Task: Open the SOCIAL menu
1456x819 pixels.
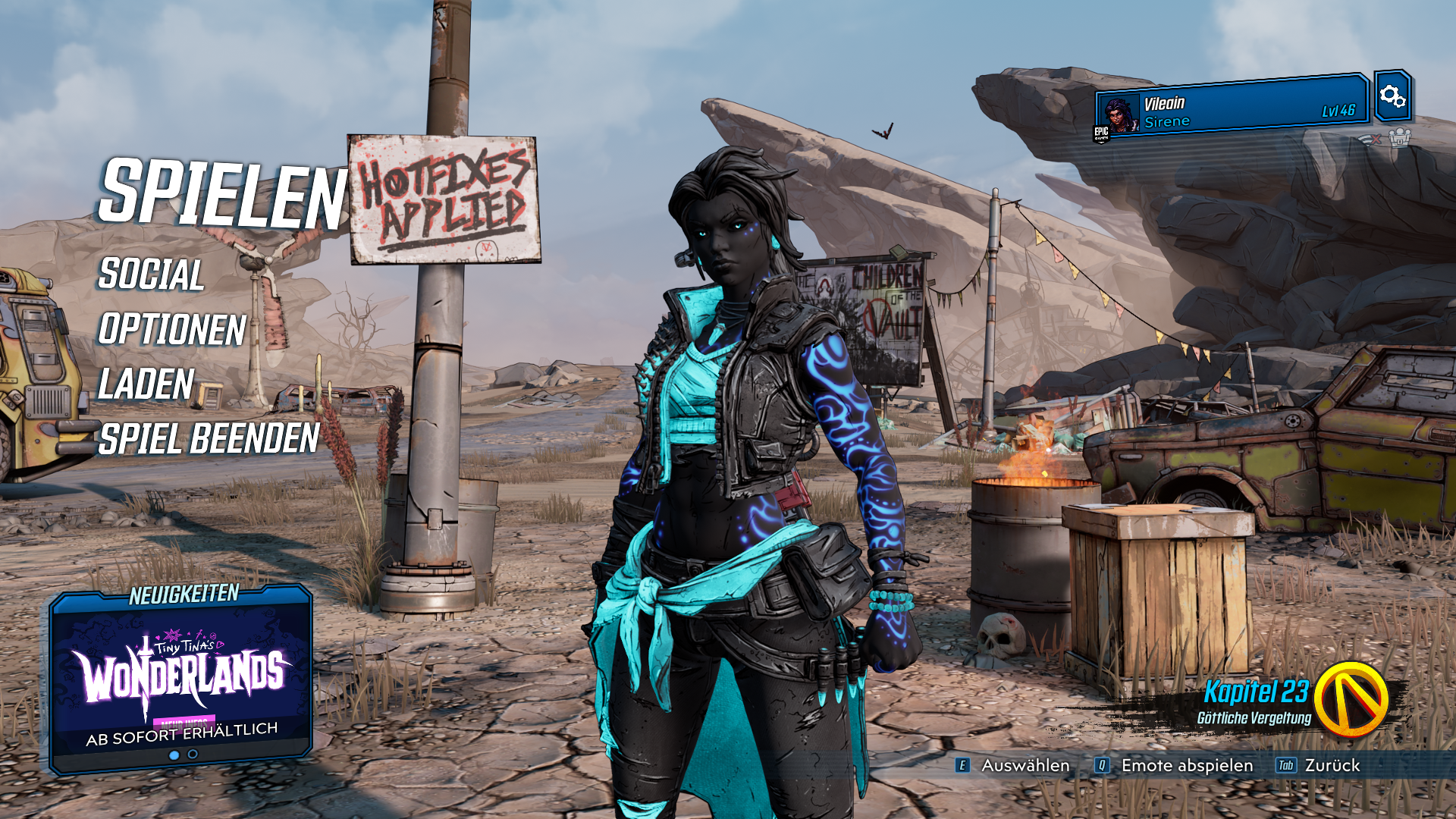Action: 151,275
